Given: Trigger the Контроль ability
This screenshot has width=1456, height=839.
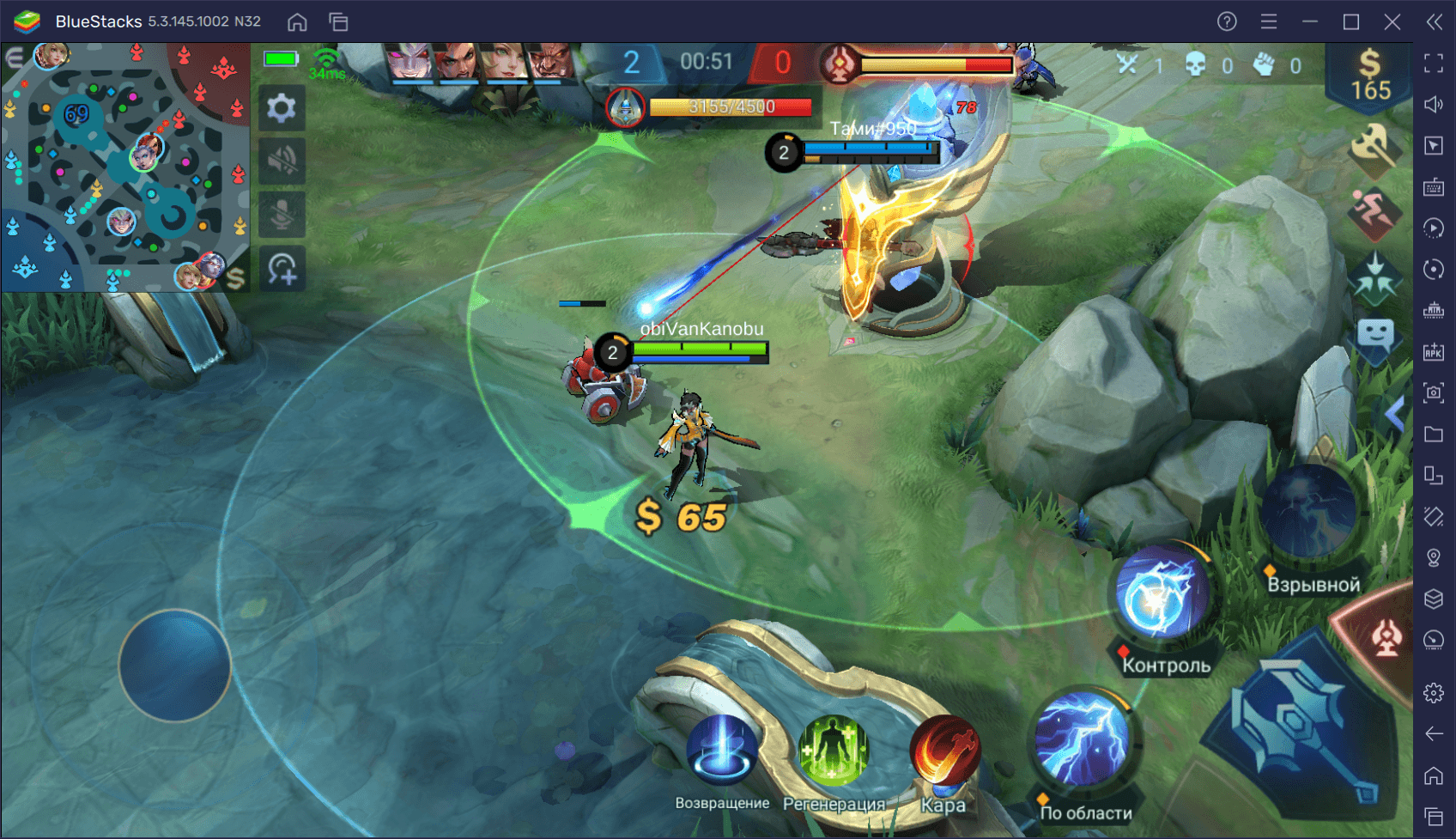Looking at the screenshot, I should tap(1161, 593).
